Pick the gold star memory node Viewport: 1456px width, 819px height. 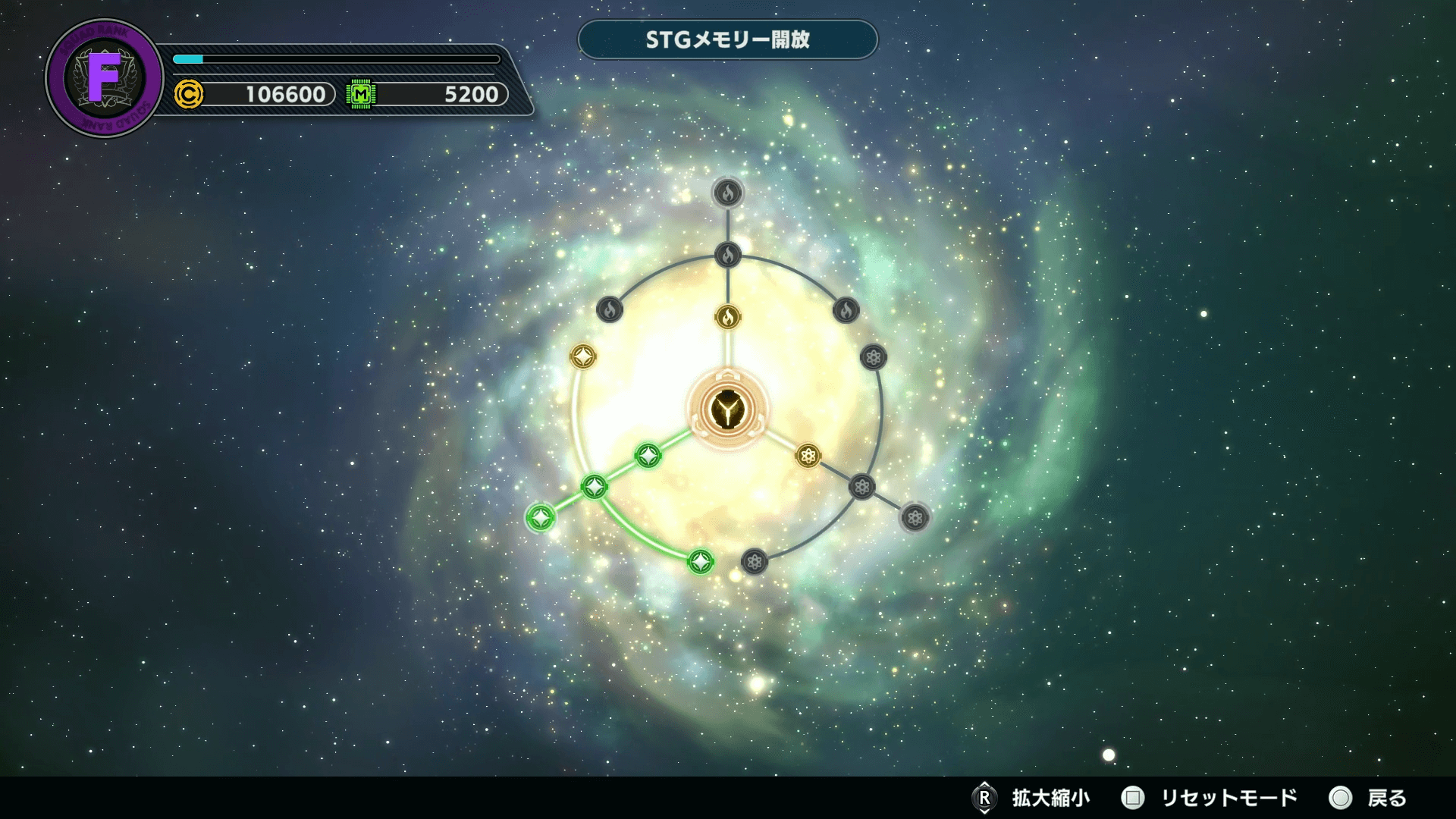coord(583,356)
